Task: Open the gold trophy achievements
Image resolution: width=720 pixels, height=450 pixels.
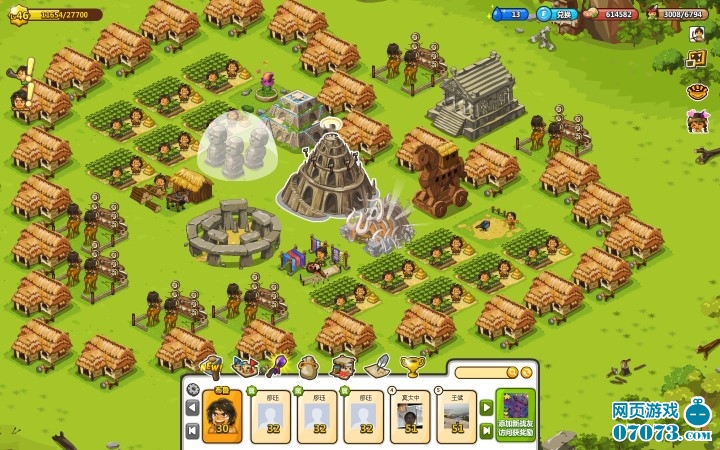Action: 410,366
